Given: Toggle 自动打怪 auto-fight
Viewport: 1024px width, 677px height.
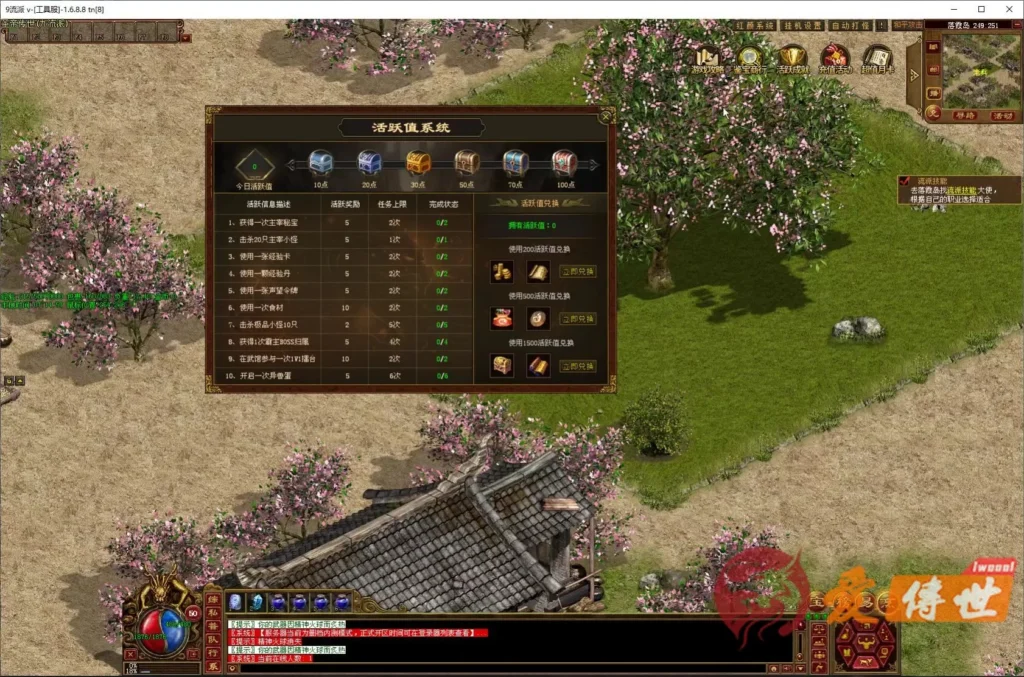Looking at the screenshot, I should click(852, 26).
